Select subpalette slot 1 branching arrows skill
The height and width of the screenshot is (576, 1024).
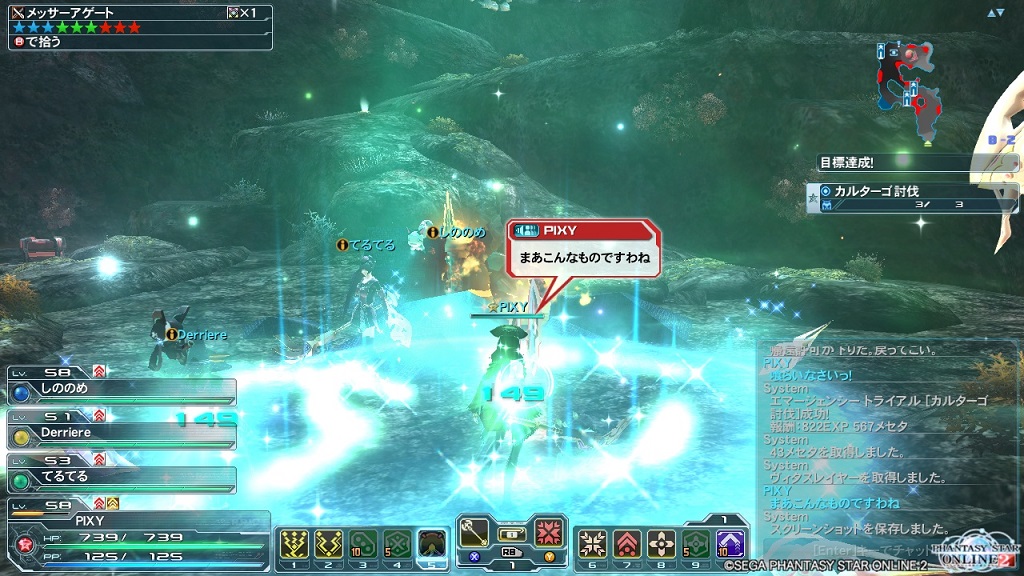(x=295, y=543)
